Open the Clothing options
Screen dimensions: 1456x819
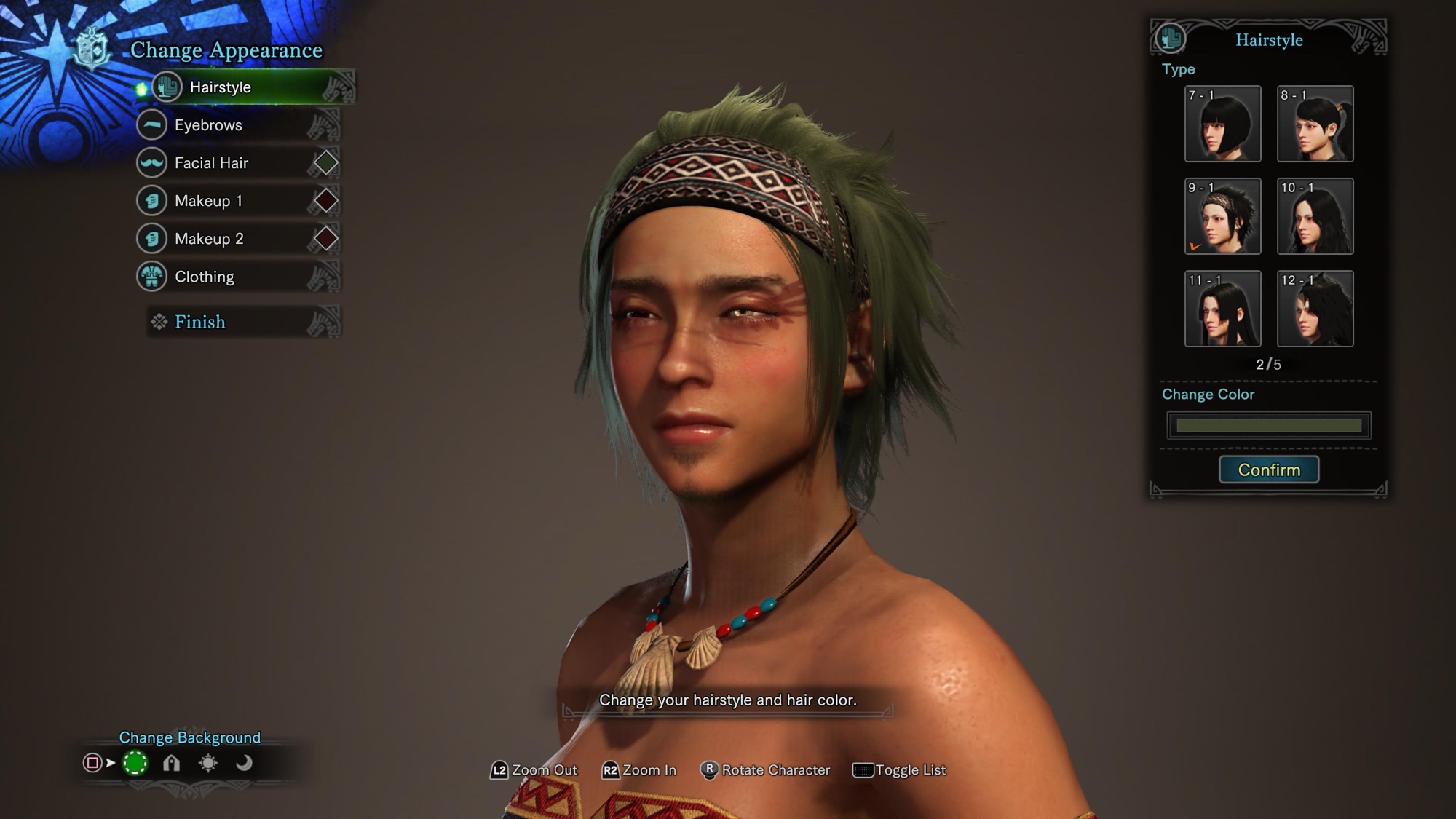coord(205,277)
